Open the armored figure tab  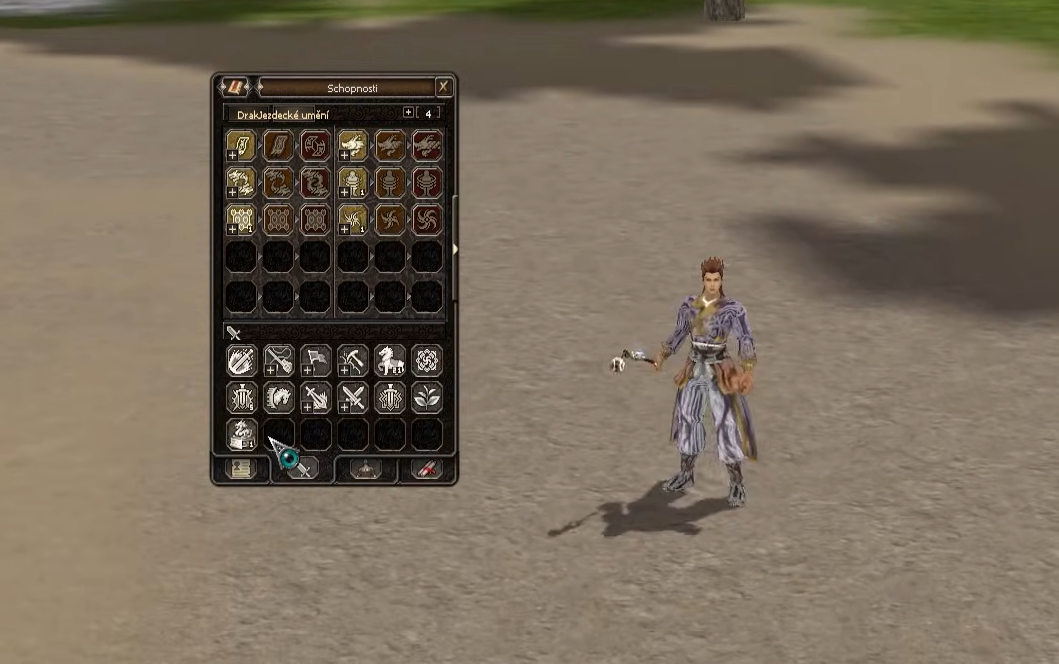tap(365, 469)
